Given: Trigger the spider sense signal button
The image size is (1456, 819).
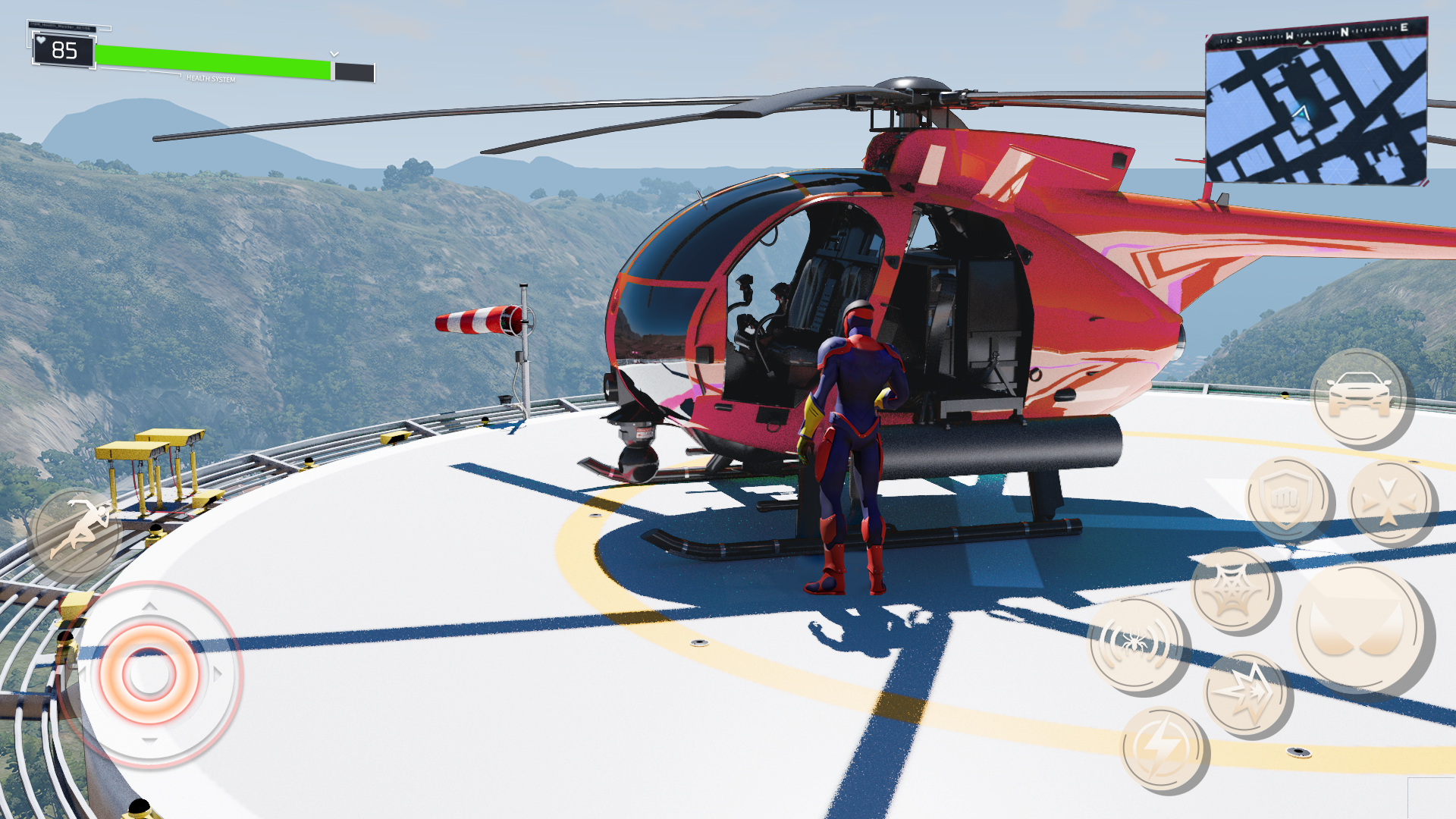Looking at the screenshot, I should [1135, 645].
